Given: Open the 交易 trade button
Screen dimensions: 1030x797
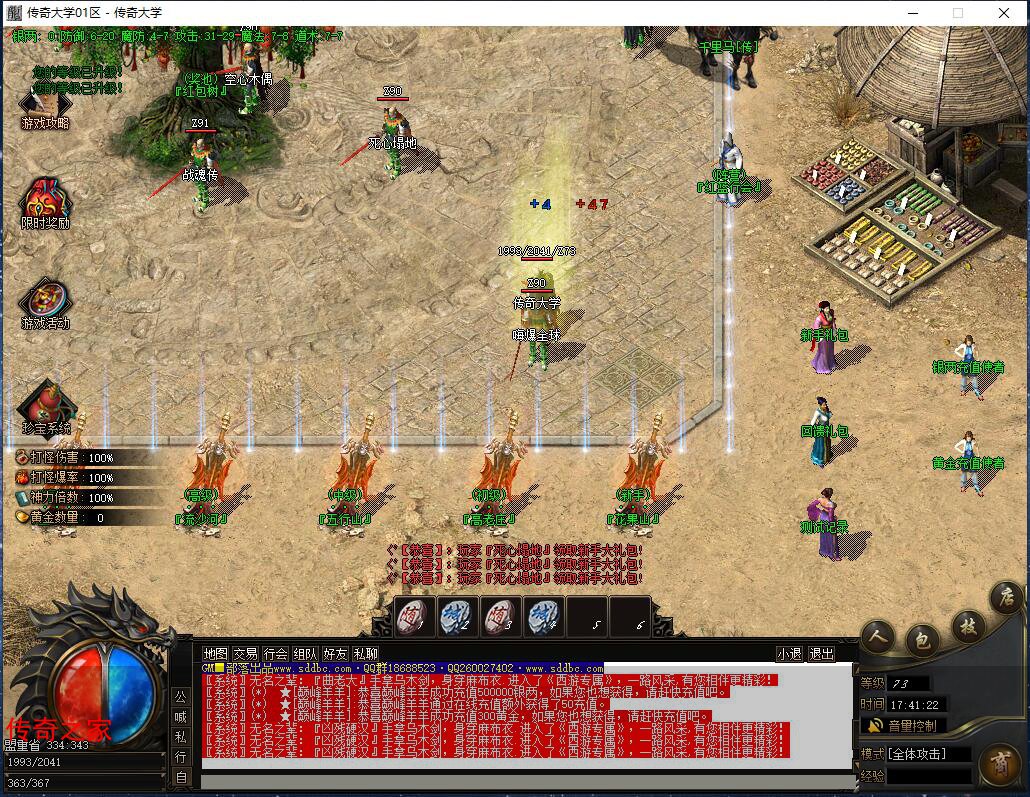Looking at the screenshot, I should [245, 653].
